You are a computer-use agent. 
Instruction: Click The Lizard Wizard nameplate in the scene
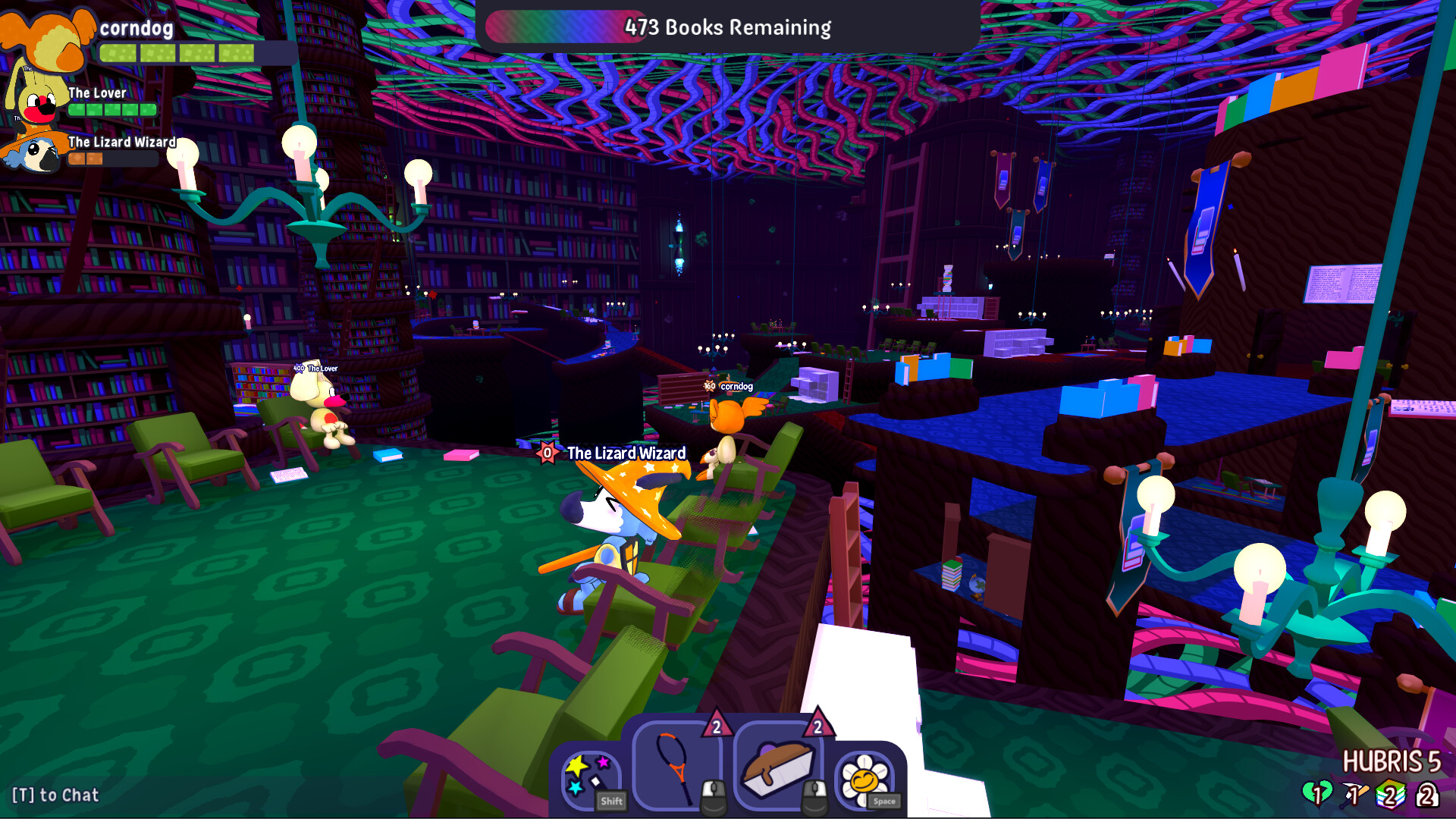[x=625, y=453]
